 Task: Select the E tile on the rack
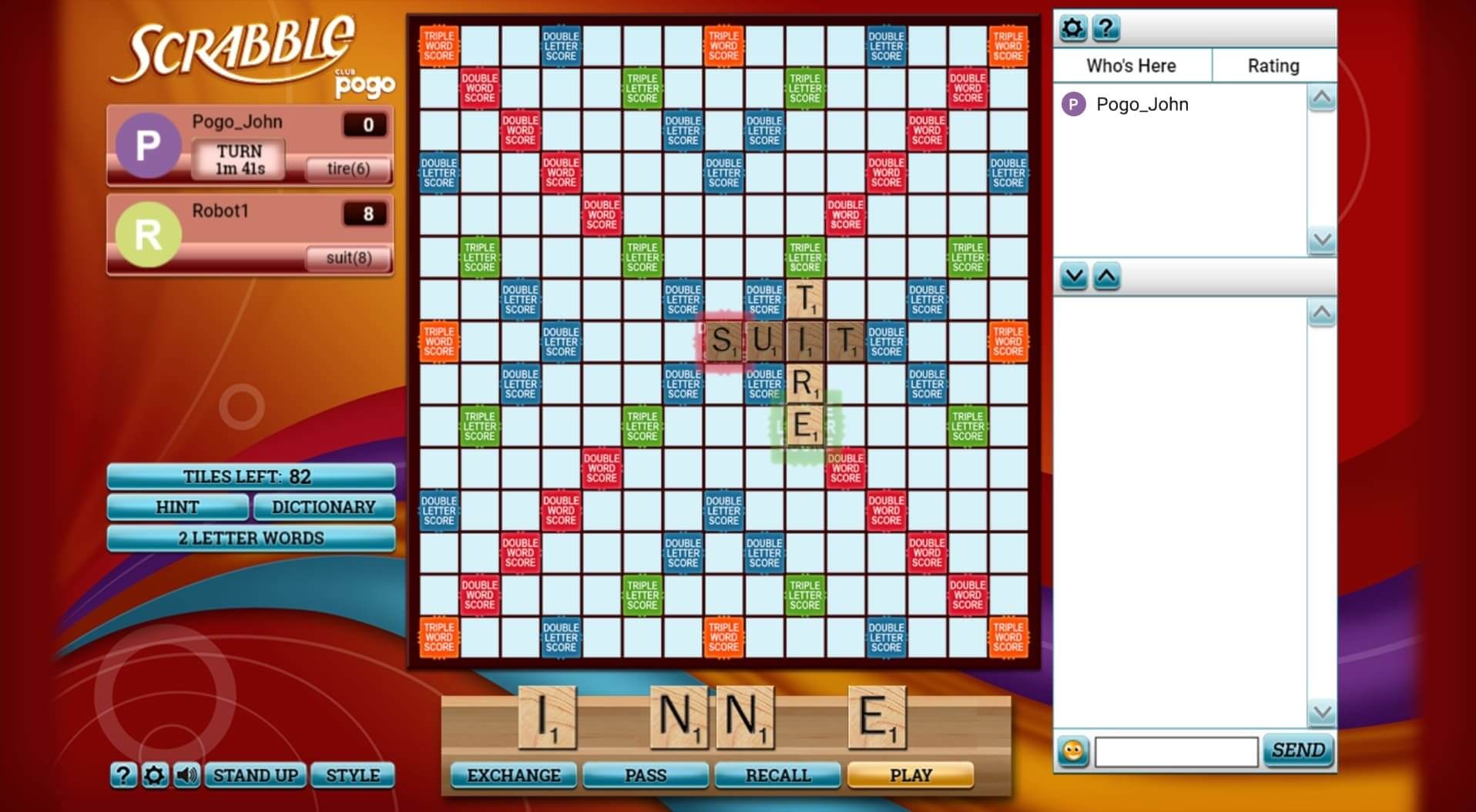click(878, 716)
